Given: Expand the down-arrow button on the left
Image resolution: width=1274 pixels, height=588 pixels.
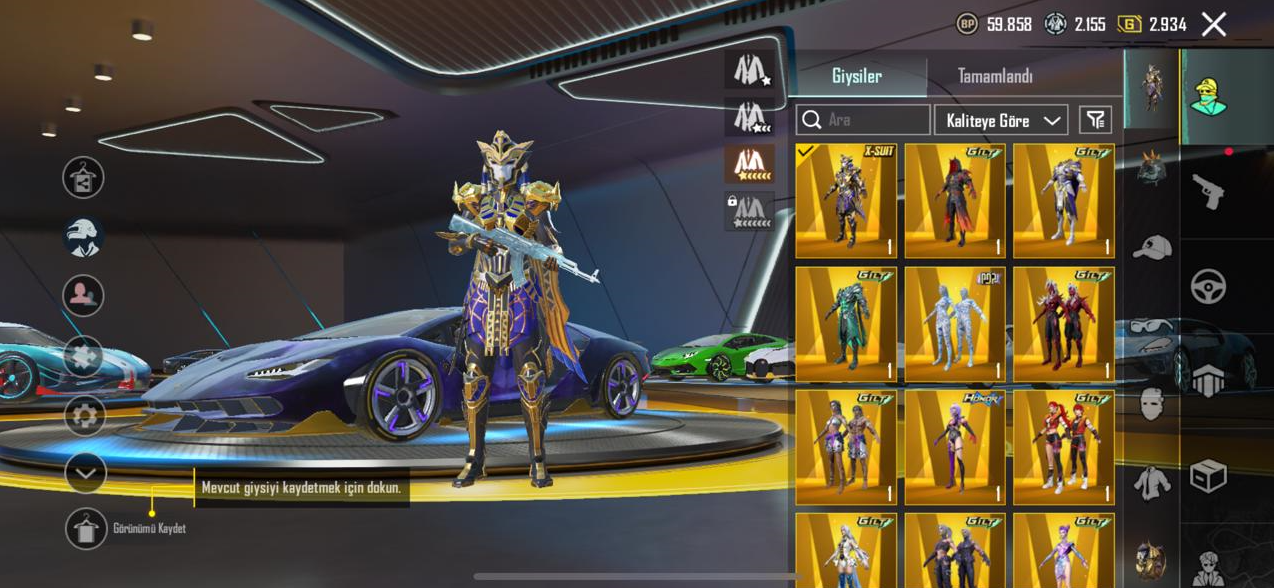Looking at the screenshot, I should coord(85,473).
